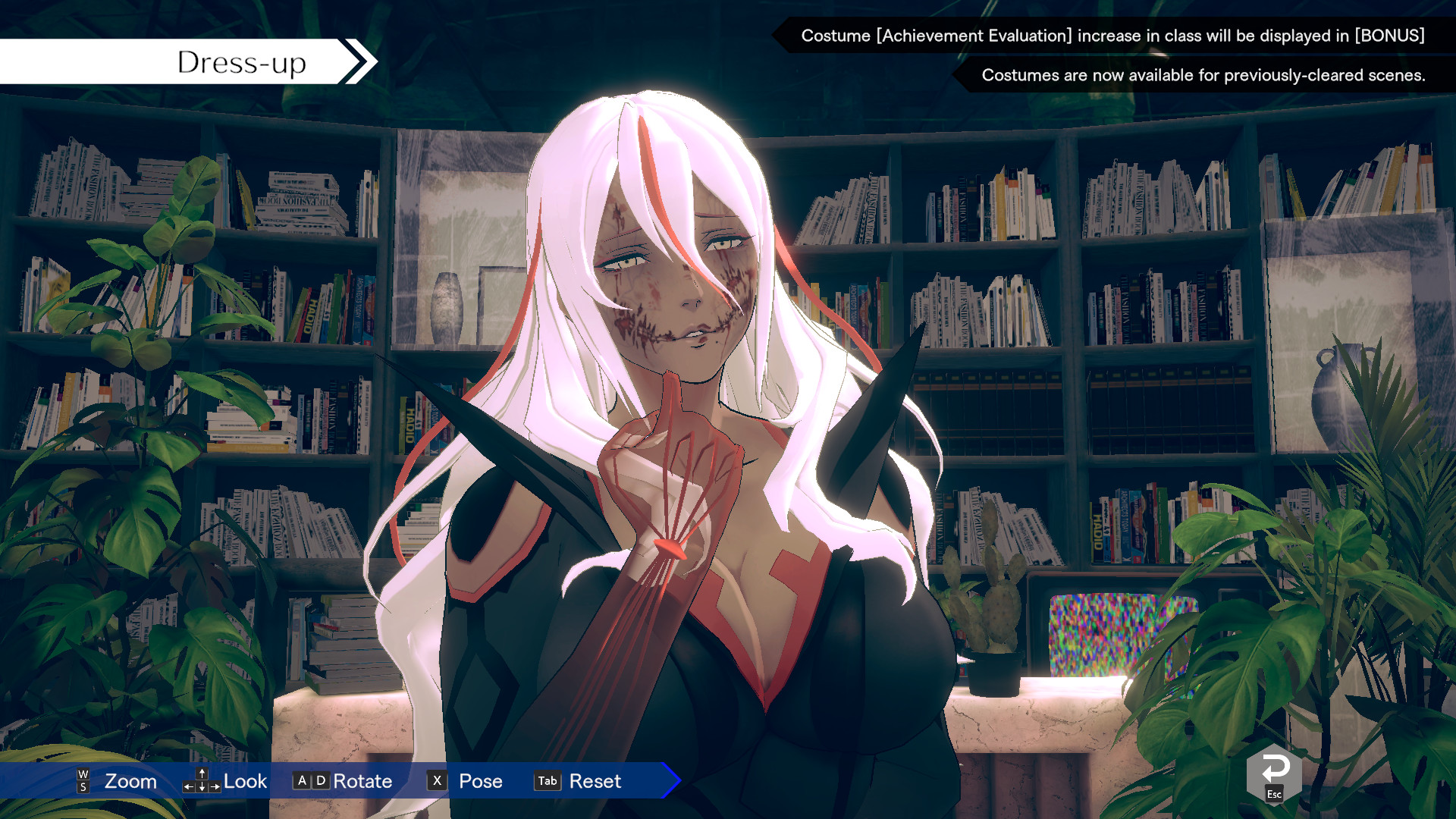The width and height of the screenshot is (1456, 819).
Task: Click the arrow keys Look icon
Action: 201,781
